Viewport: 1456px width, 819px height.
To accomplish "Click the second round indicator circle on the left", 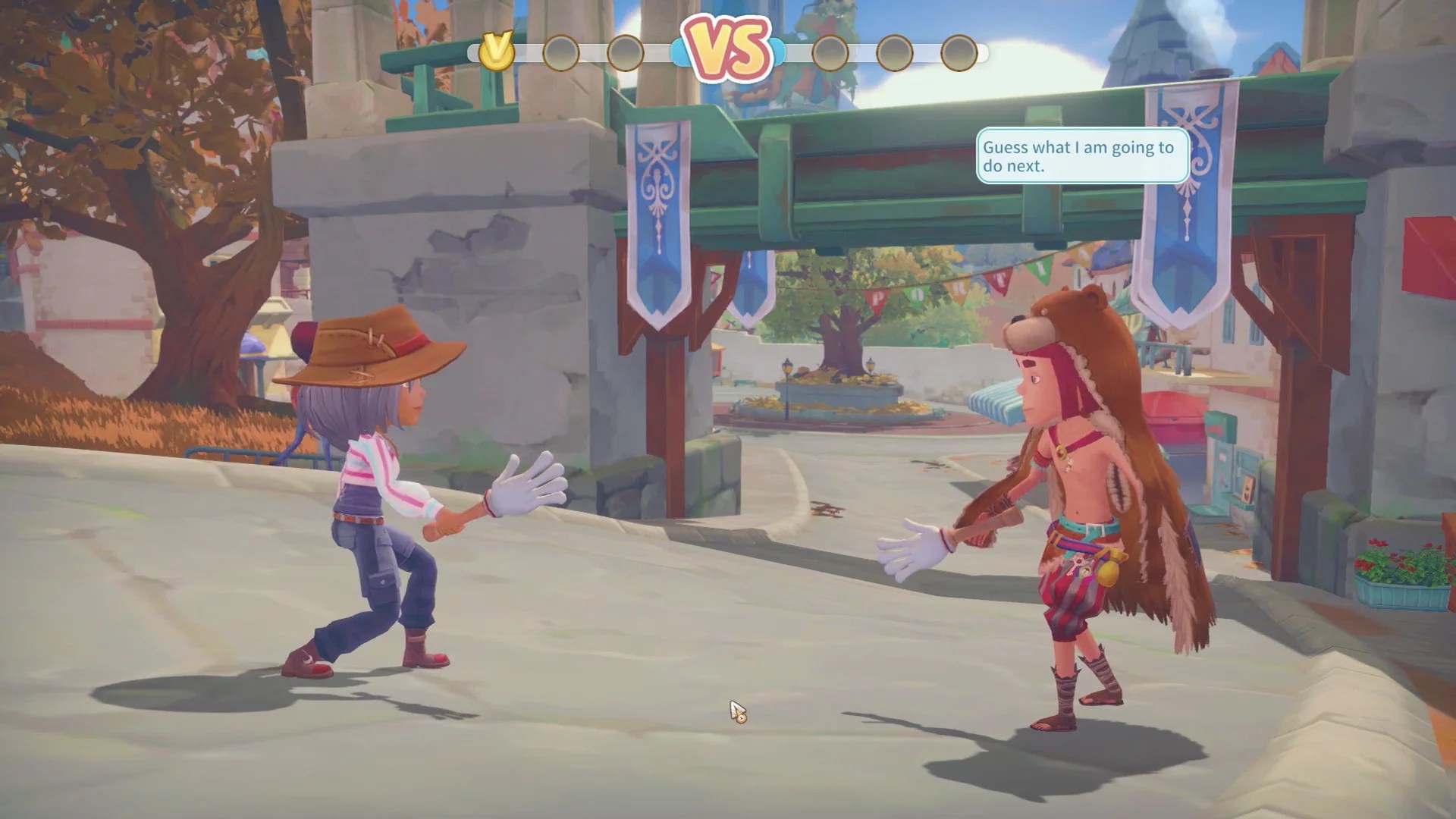I will click(561, 52).
